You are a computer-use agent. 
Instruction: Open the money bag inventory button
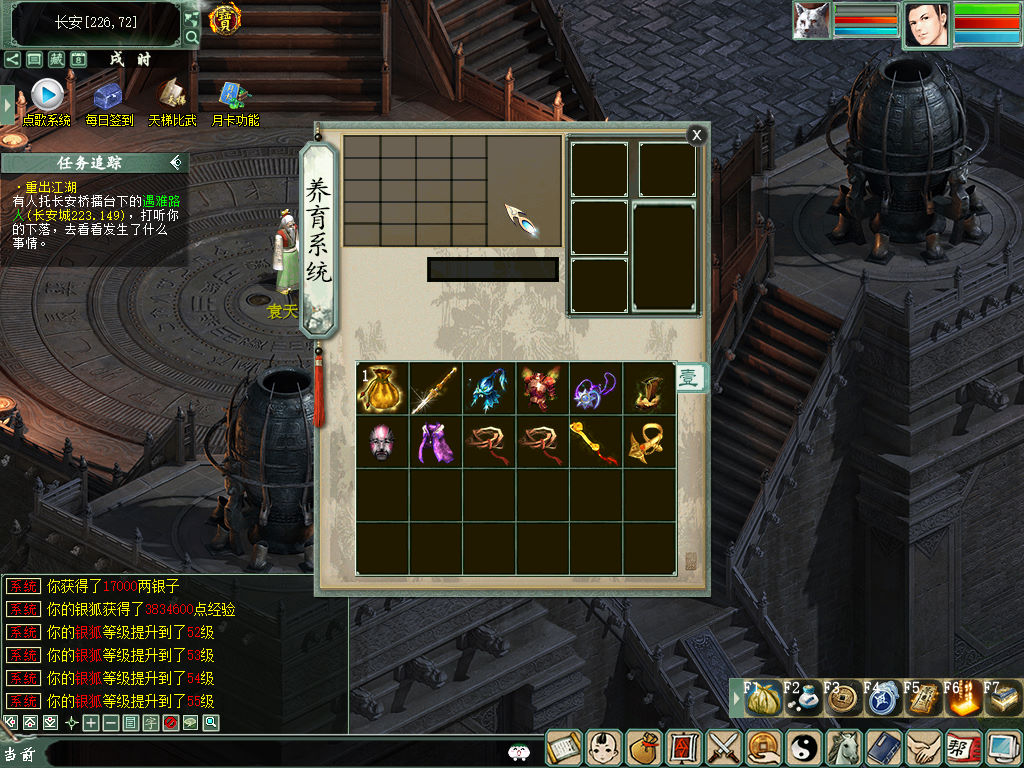click(644, 748)
